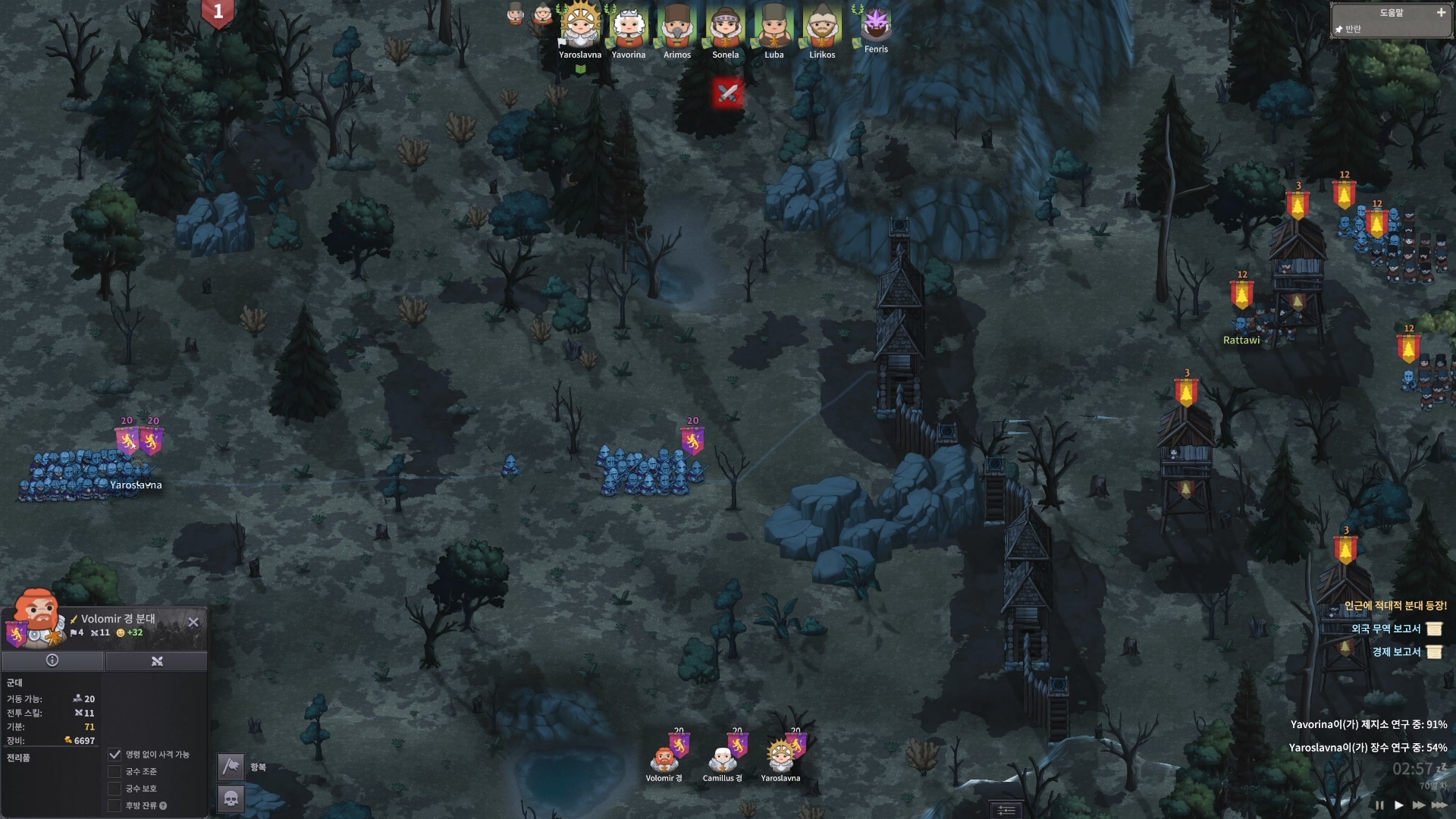Open the squad info tab

point(52,661)
